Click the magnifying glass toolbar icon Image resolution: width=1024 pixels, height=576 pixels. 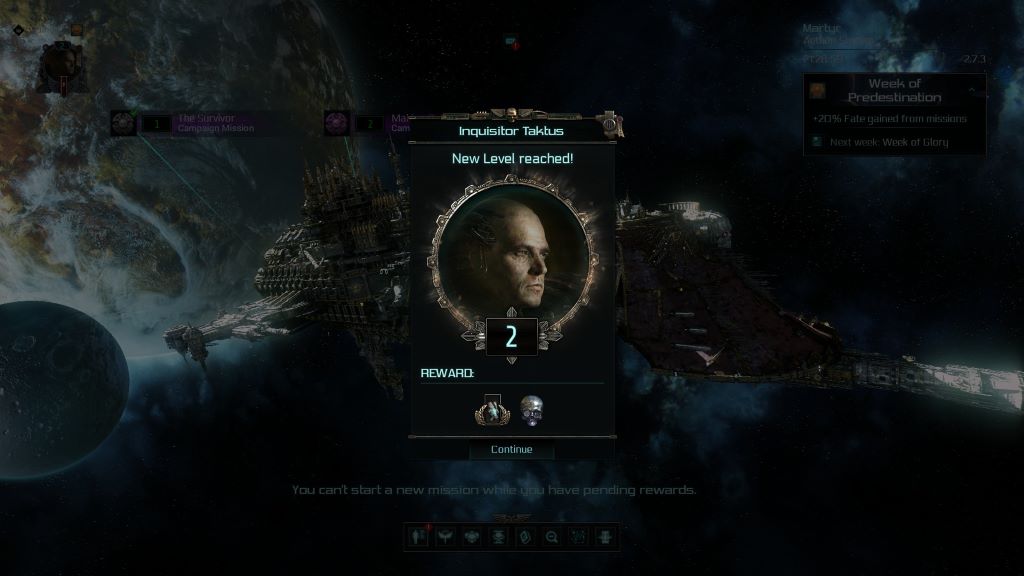click(551, 537)
